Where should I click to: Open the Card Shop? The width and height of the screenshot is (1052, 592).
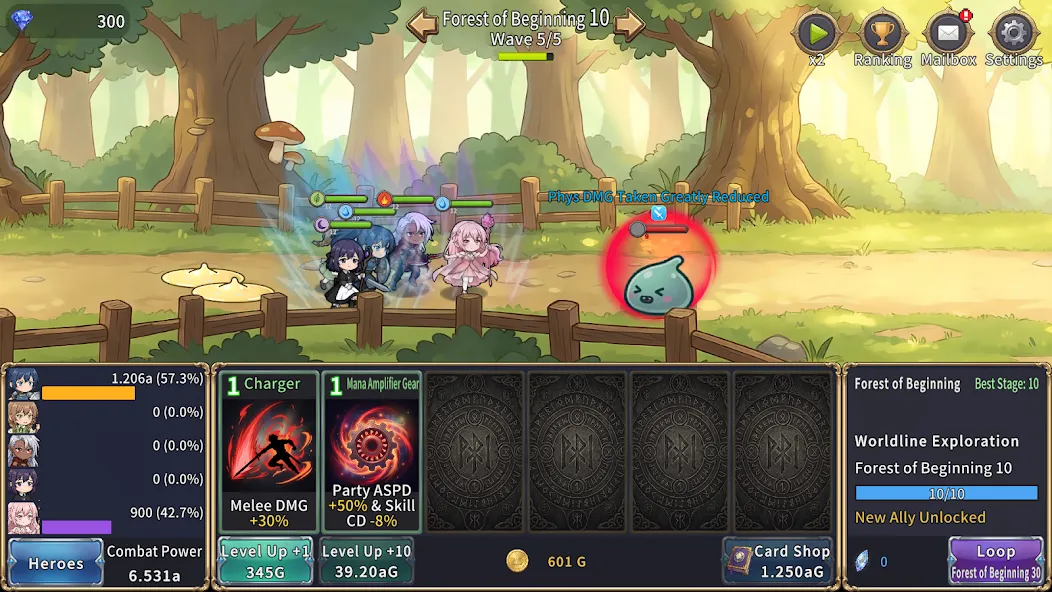(777, 561)
